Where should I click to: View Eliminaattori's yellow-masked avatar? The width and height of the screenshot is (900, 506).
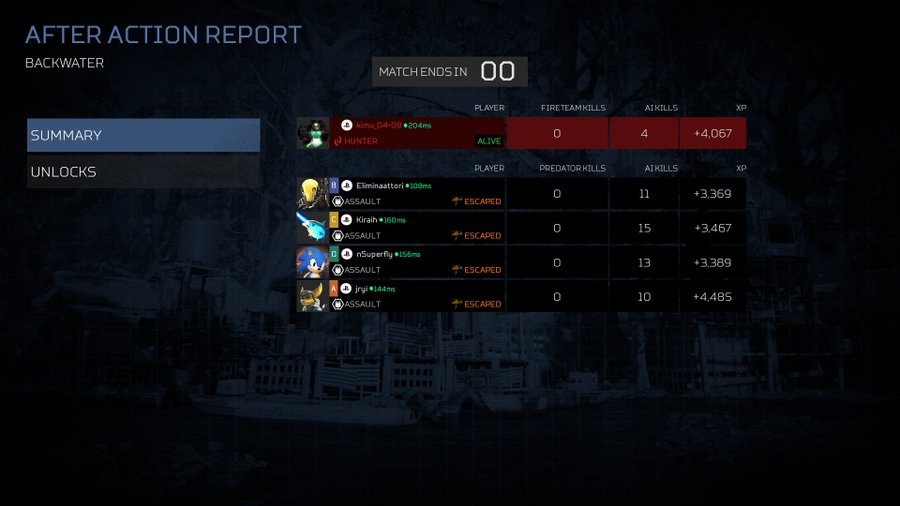tap(312, 193)
